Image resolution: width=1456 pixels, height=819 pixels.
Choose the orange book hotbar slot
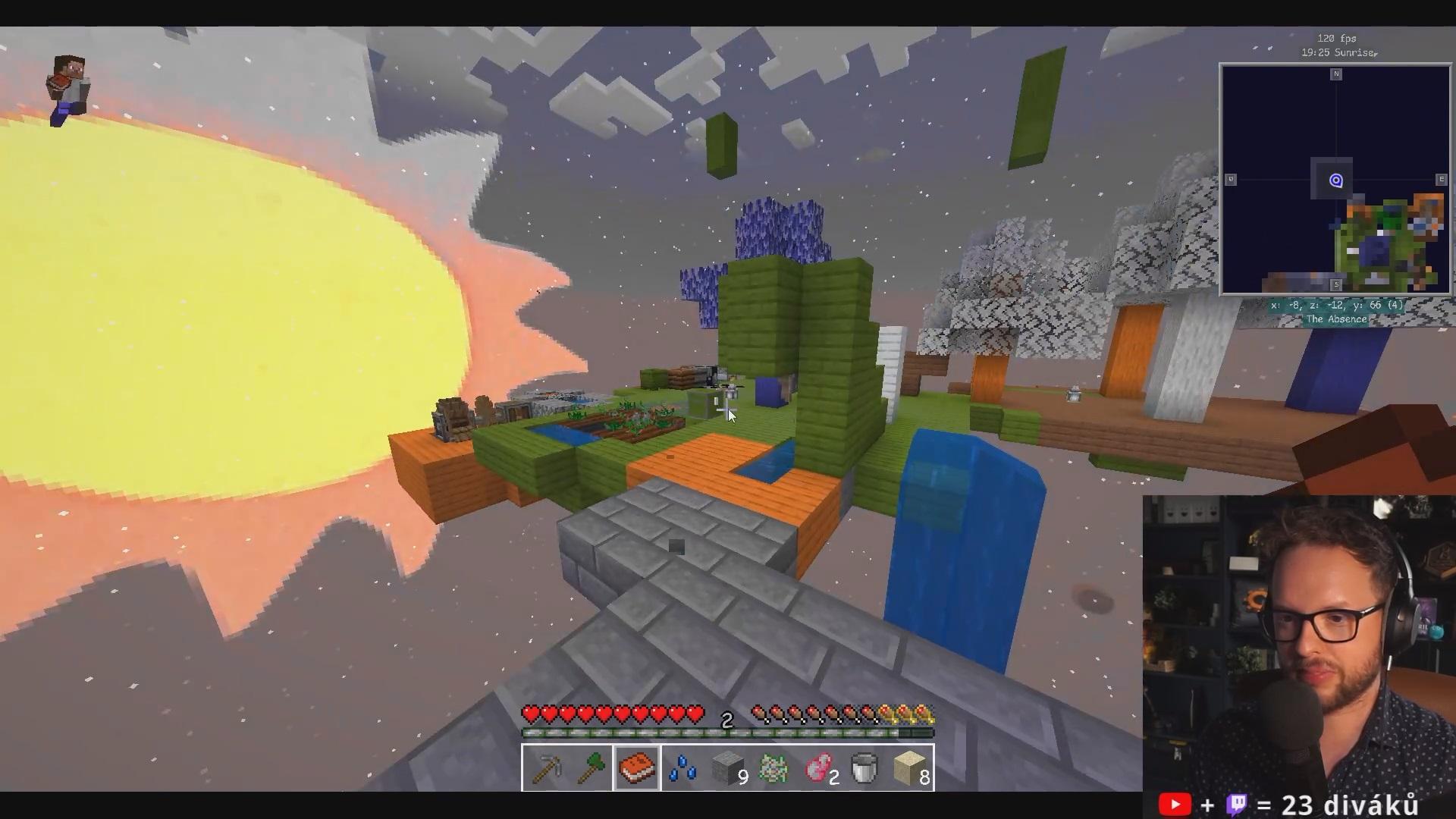tap(637, 768)
